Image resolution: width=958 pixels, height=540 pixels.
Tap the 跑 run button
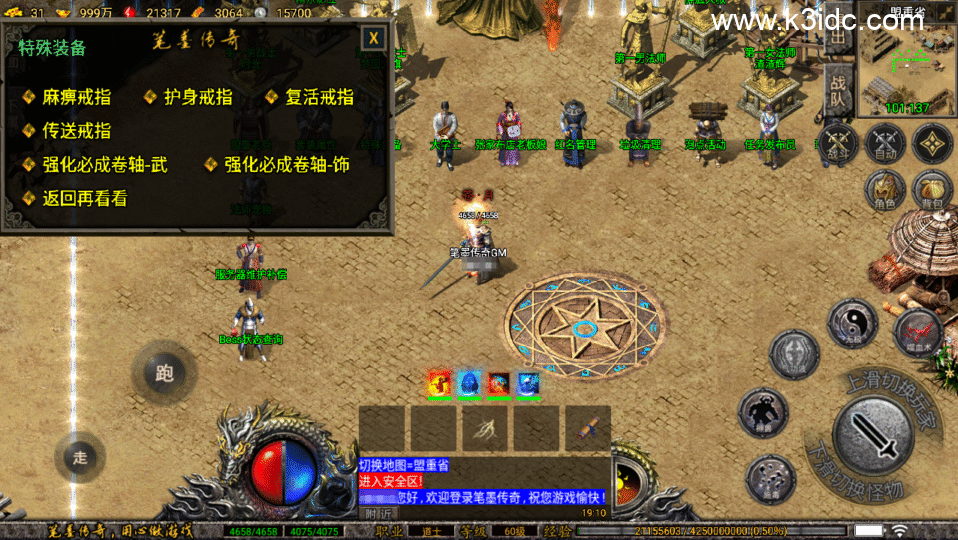click(164, 373)
